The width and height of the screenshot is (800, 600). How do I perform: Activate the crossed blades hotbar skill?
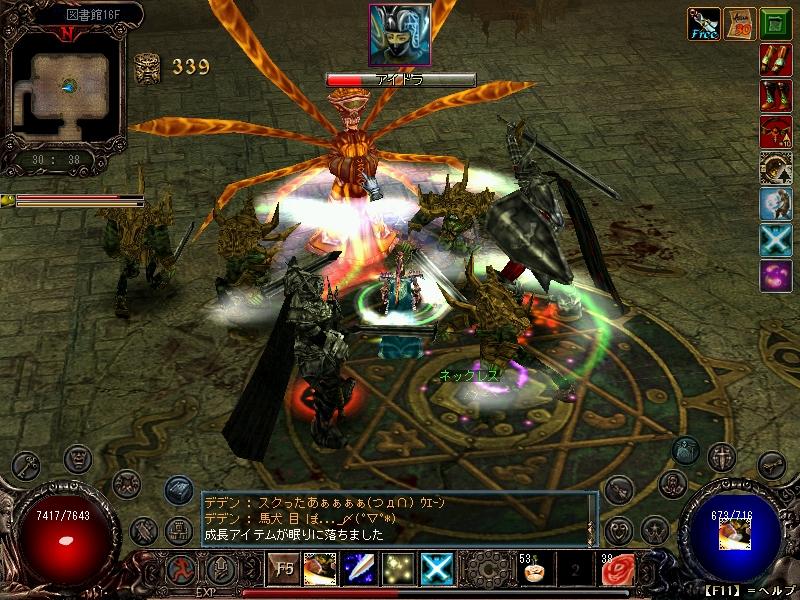tap(436, 569)
